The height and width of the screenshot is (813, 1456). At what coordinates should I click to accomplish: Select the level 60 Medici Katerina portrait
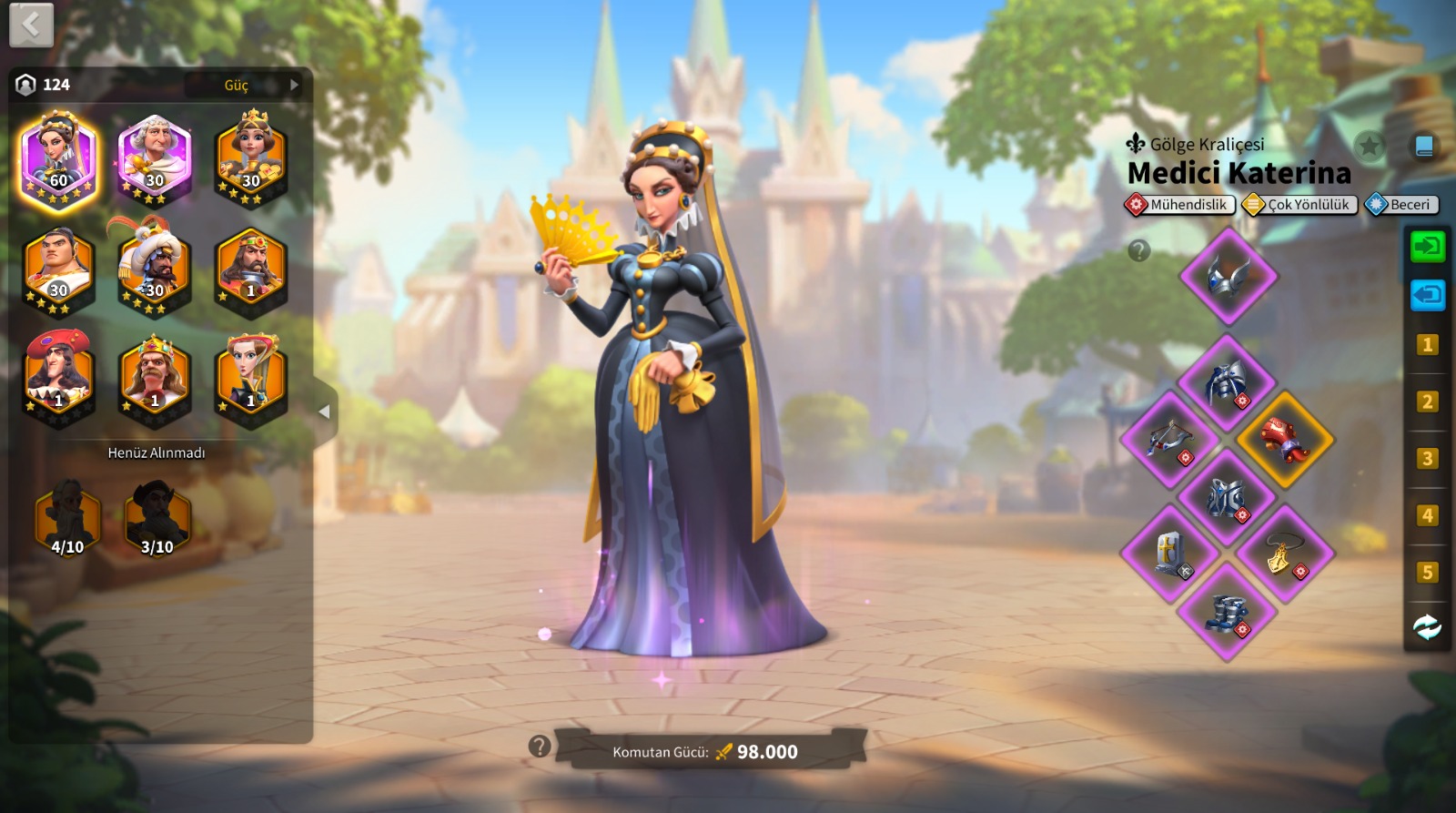[59, 160]
